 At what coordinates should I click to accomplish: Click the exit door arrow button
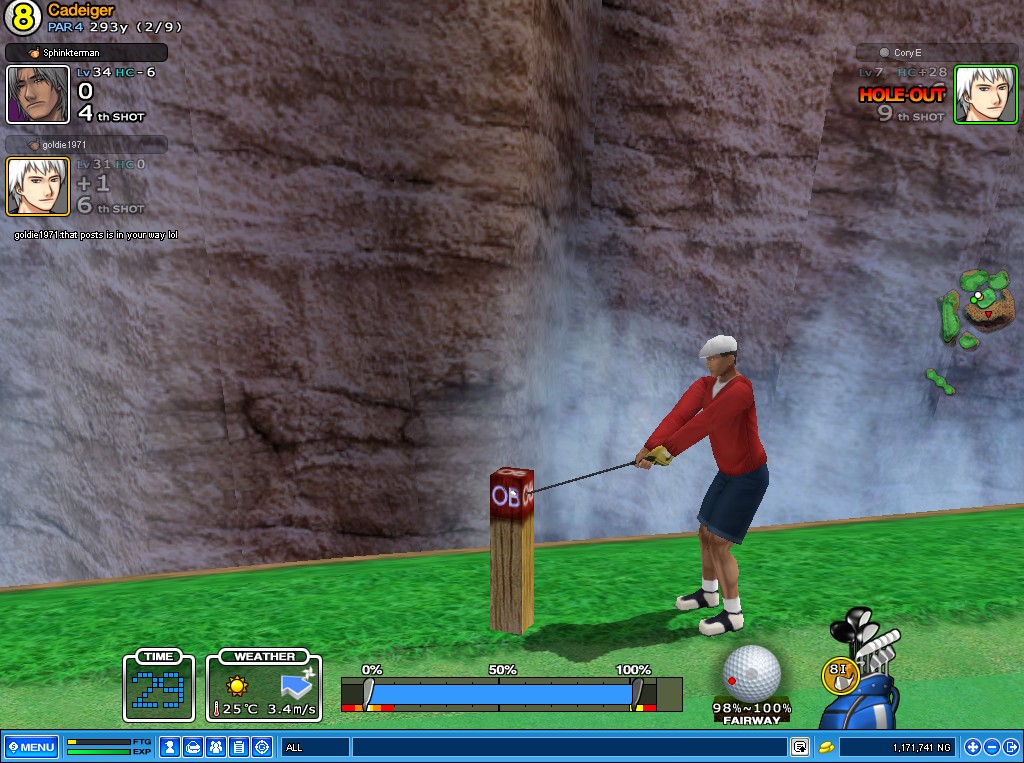click(1011, 747)
